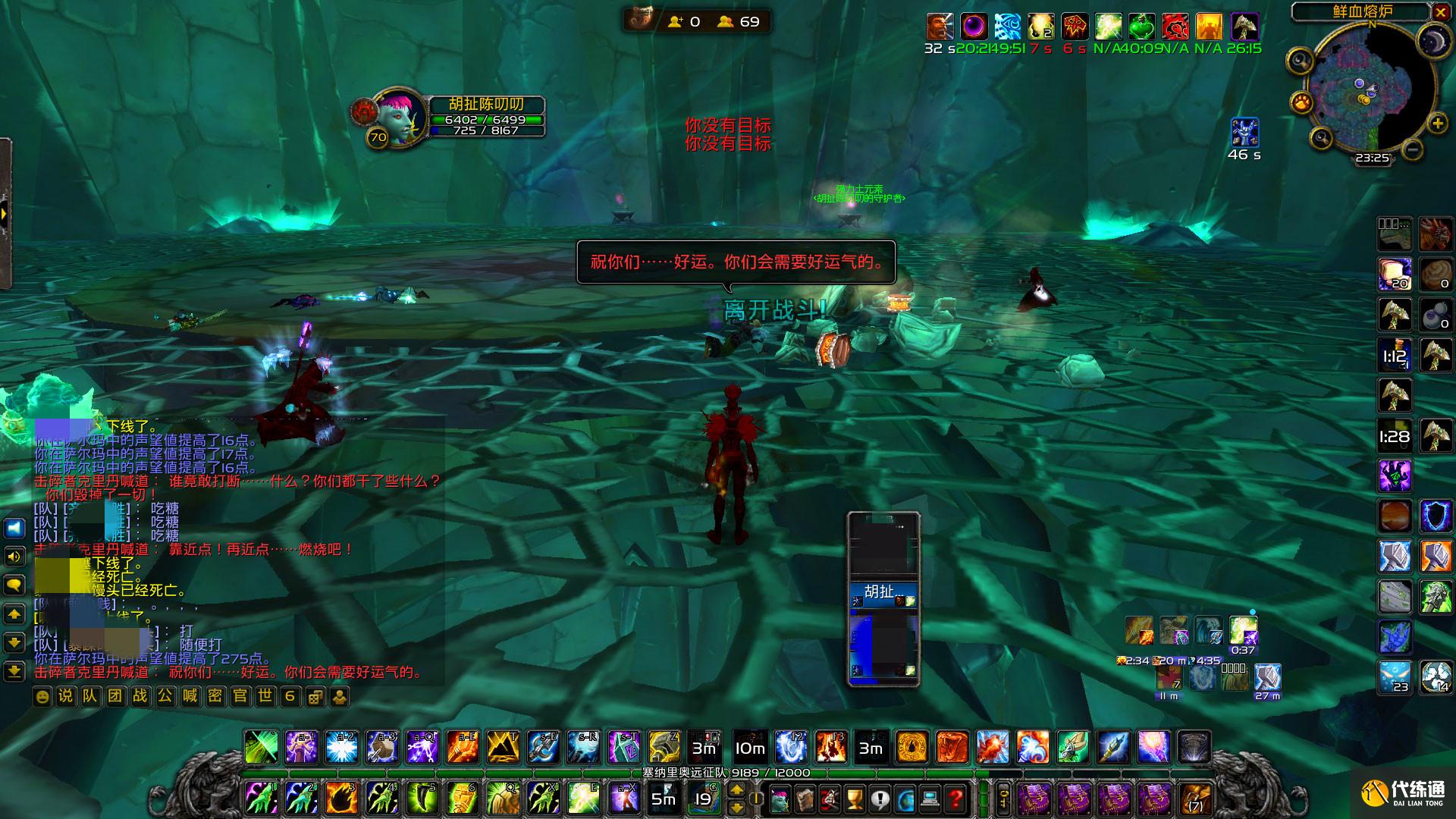Click the dice roll button
1456x819 pixels.
click(315, 696)
